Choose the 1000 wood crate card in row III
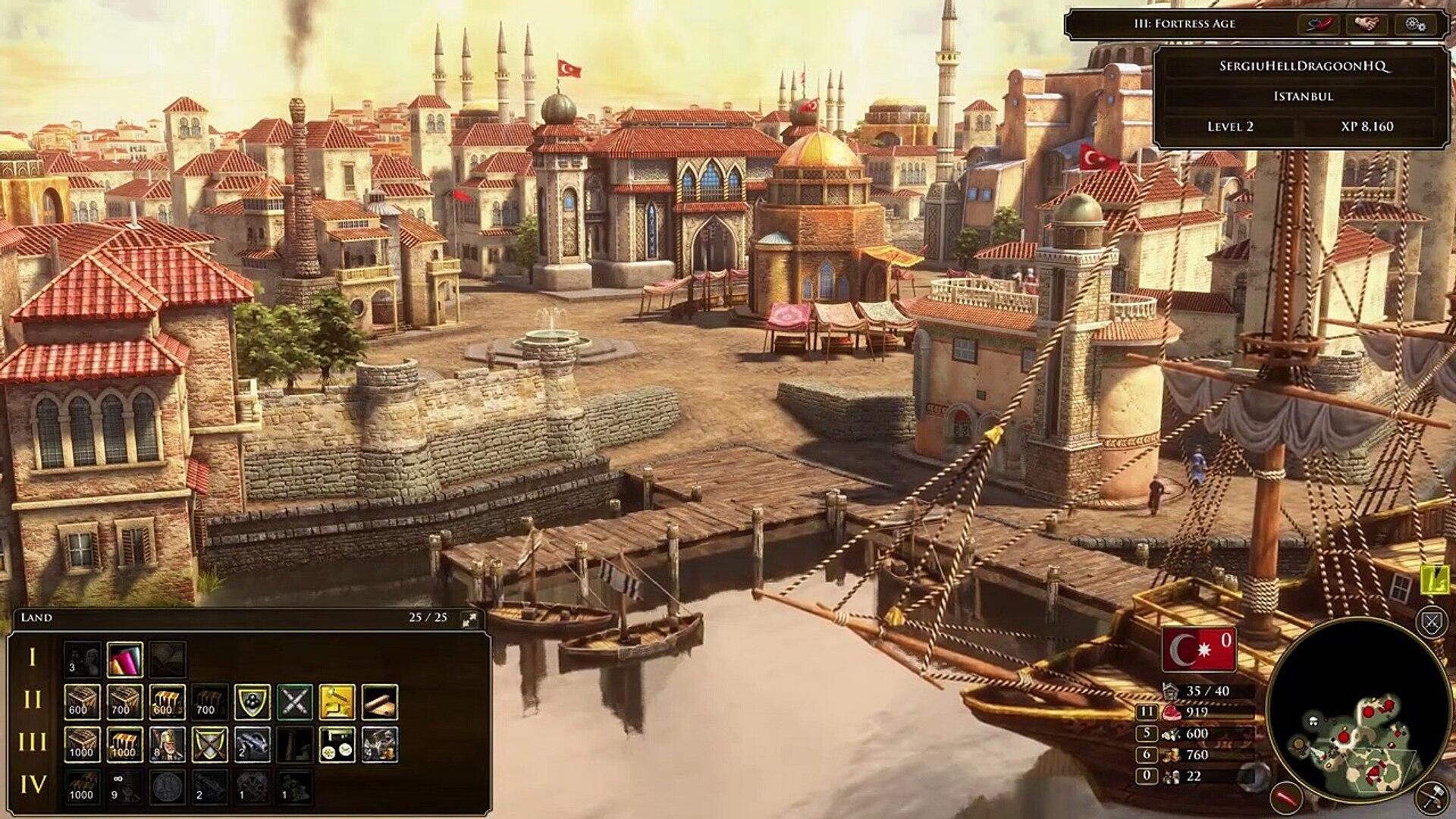This screenshot has height=819, width=1456. (x=81, y=744)
